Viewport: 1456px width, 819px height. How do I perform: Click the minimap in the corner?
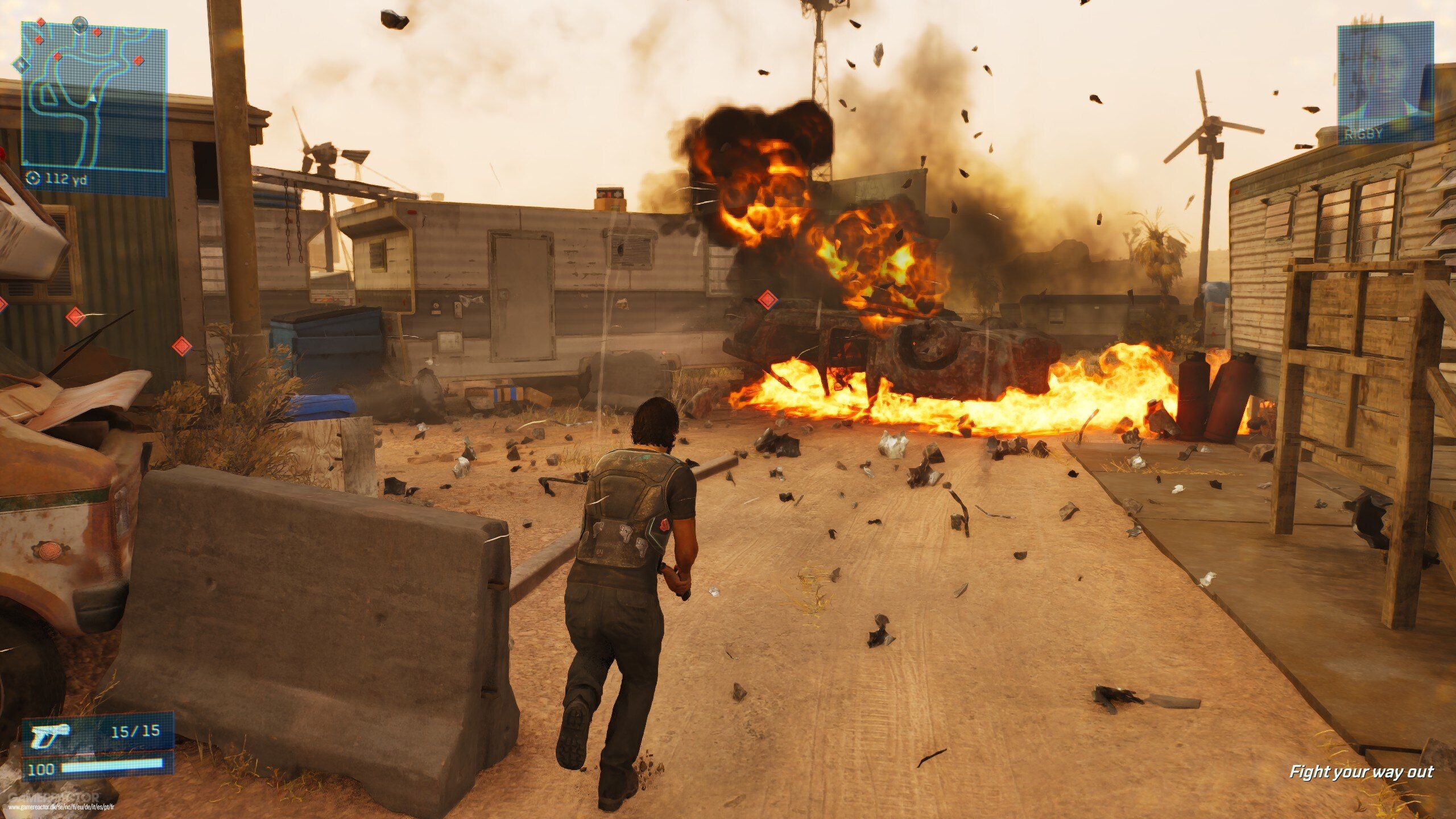tap(94, 97)
